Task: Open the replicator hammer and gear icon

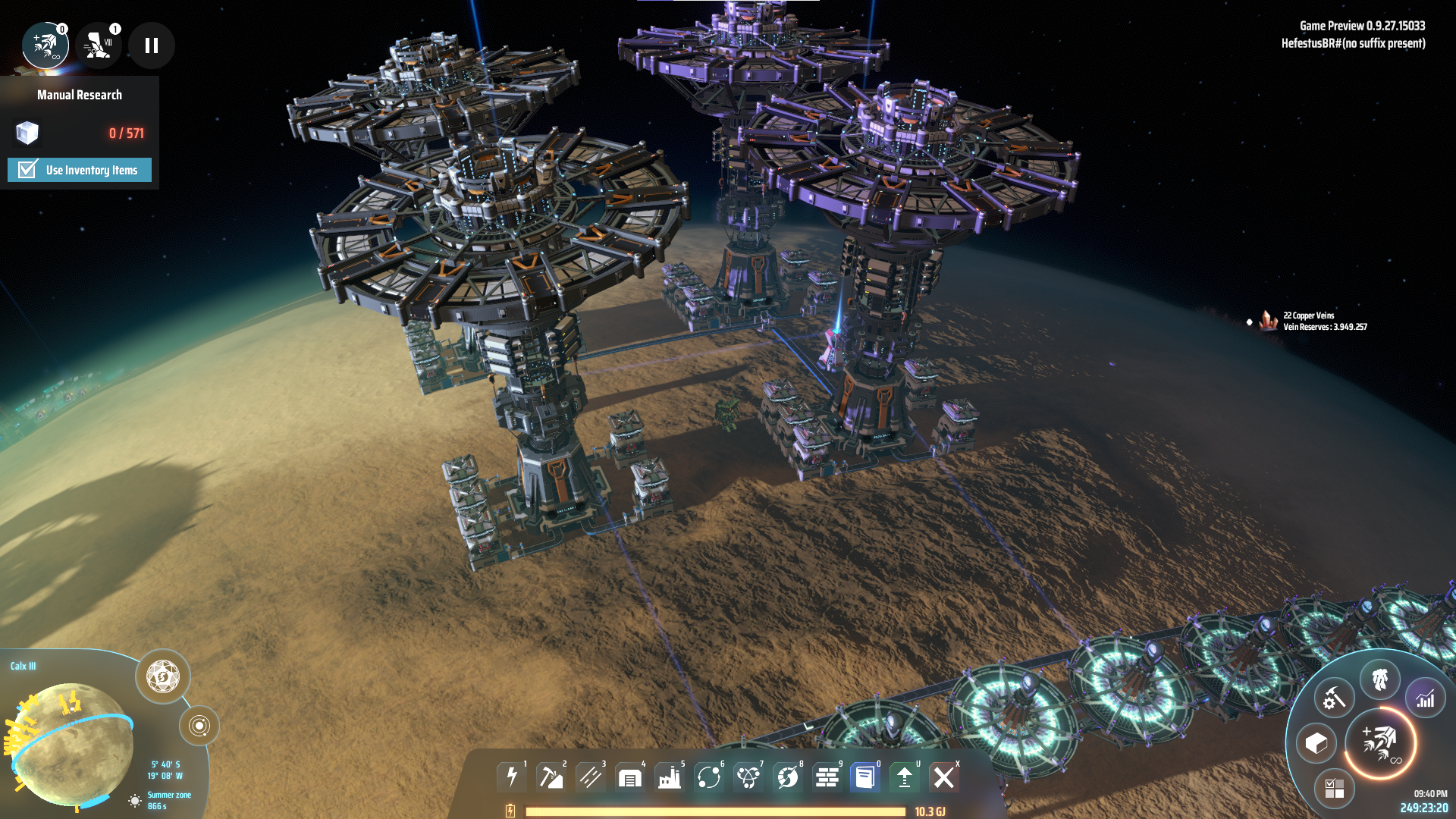Action: 1334,698
